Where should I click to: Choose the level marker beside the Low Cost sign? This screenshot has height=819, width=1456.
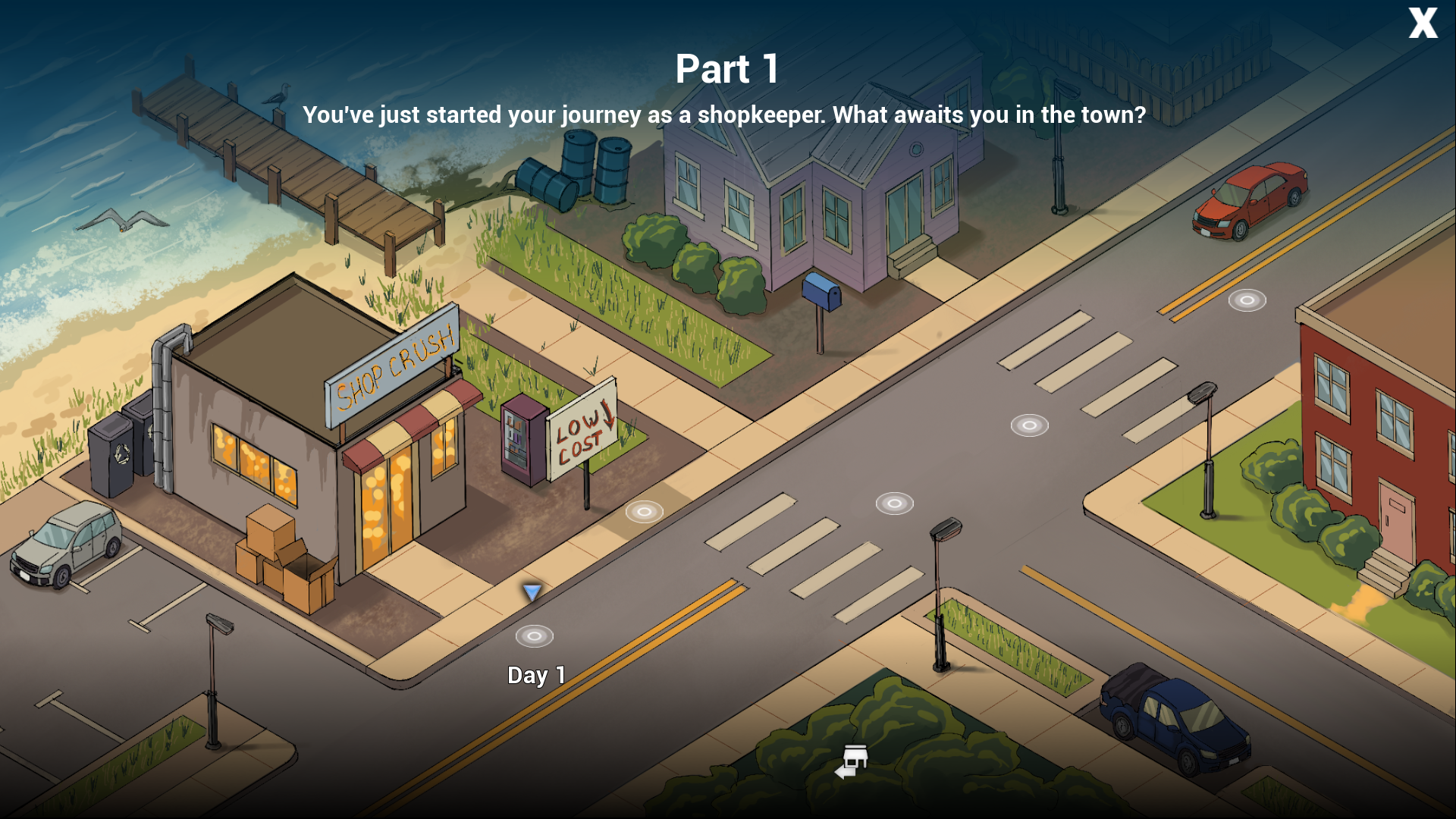click(644, 512)
